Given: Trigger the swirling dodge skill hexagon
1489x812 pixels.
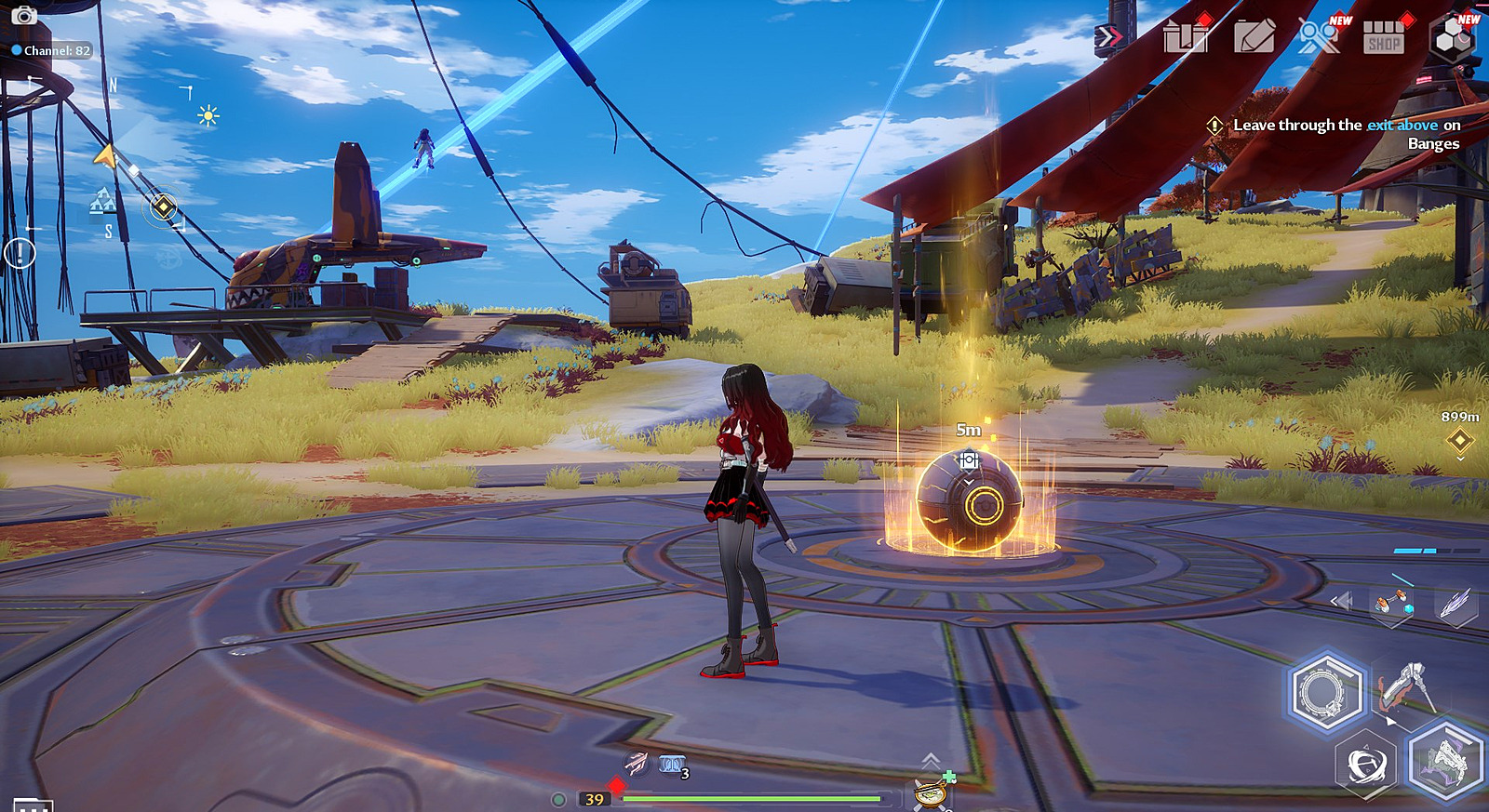Looking at the screenshot, I should [x=1366, y=765].
